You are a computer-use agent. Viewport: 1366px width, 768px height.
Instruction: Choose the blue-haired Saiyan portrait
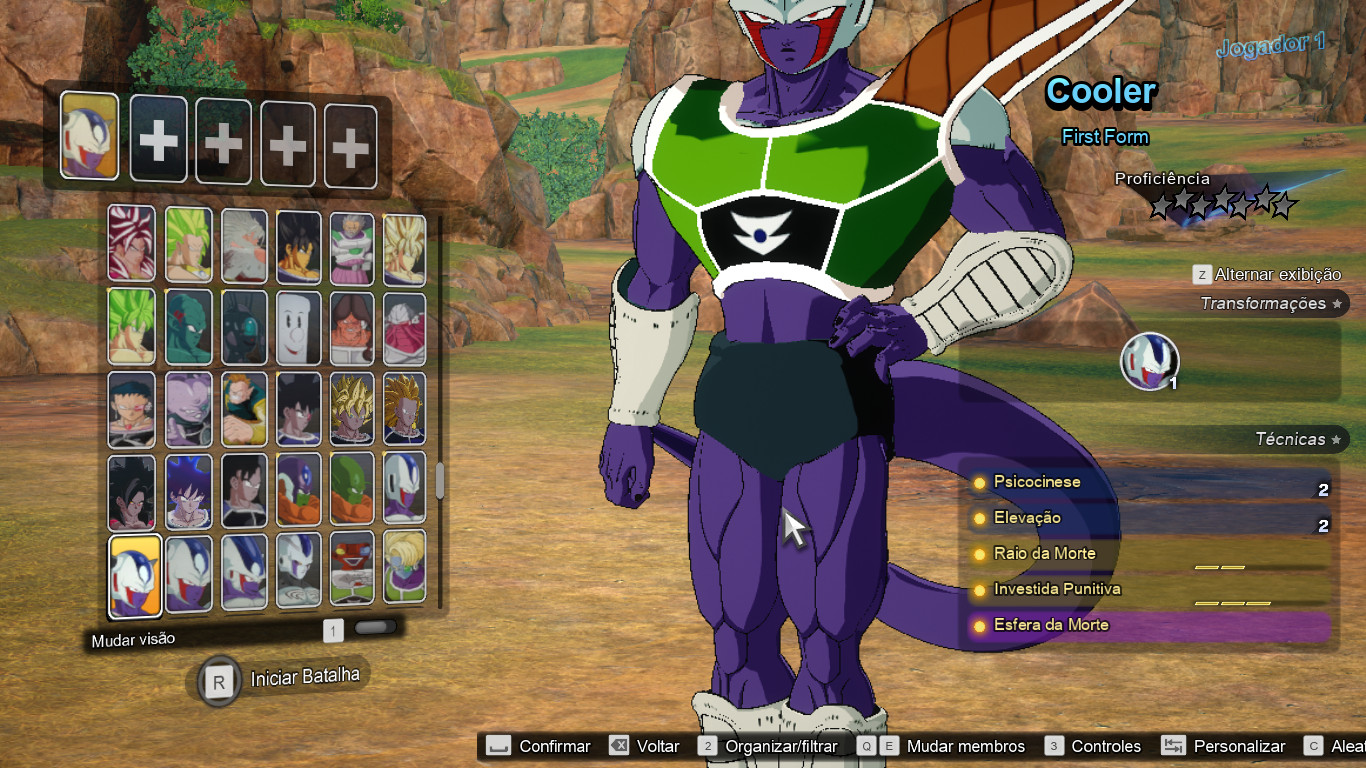coord(188,491)
